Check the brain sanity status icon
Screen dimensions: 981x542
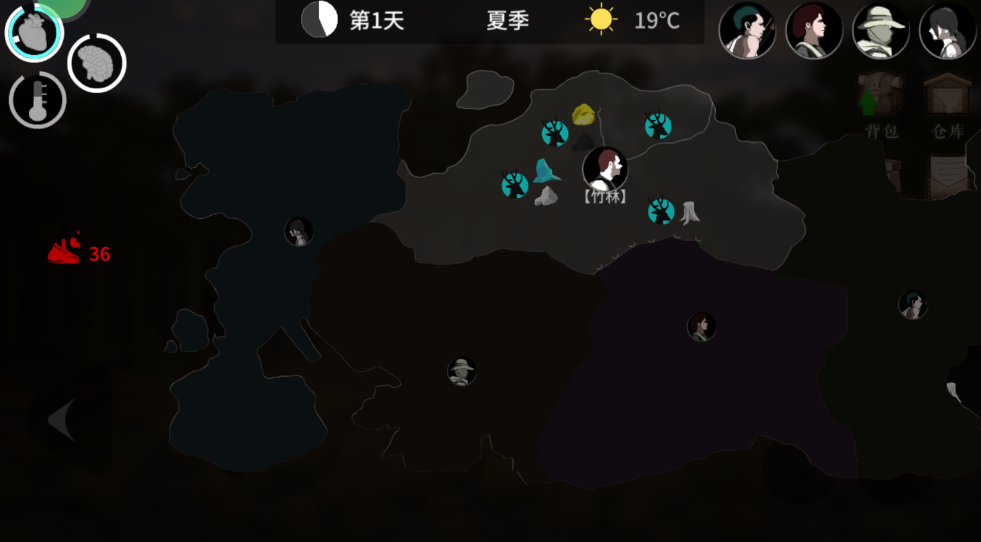96,63
